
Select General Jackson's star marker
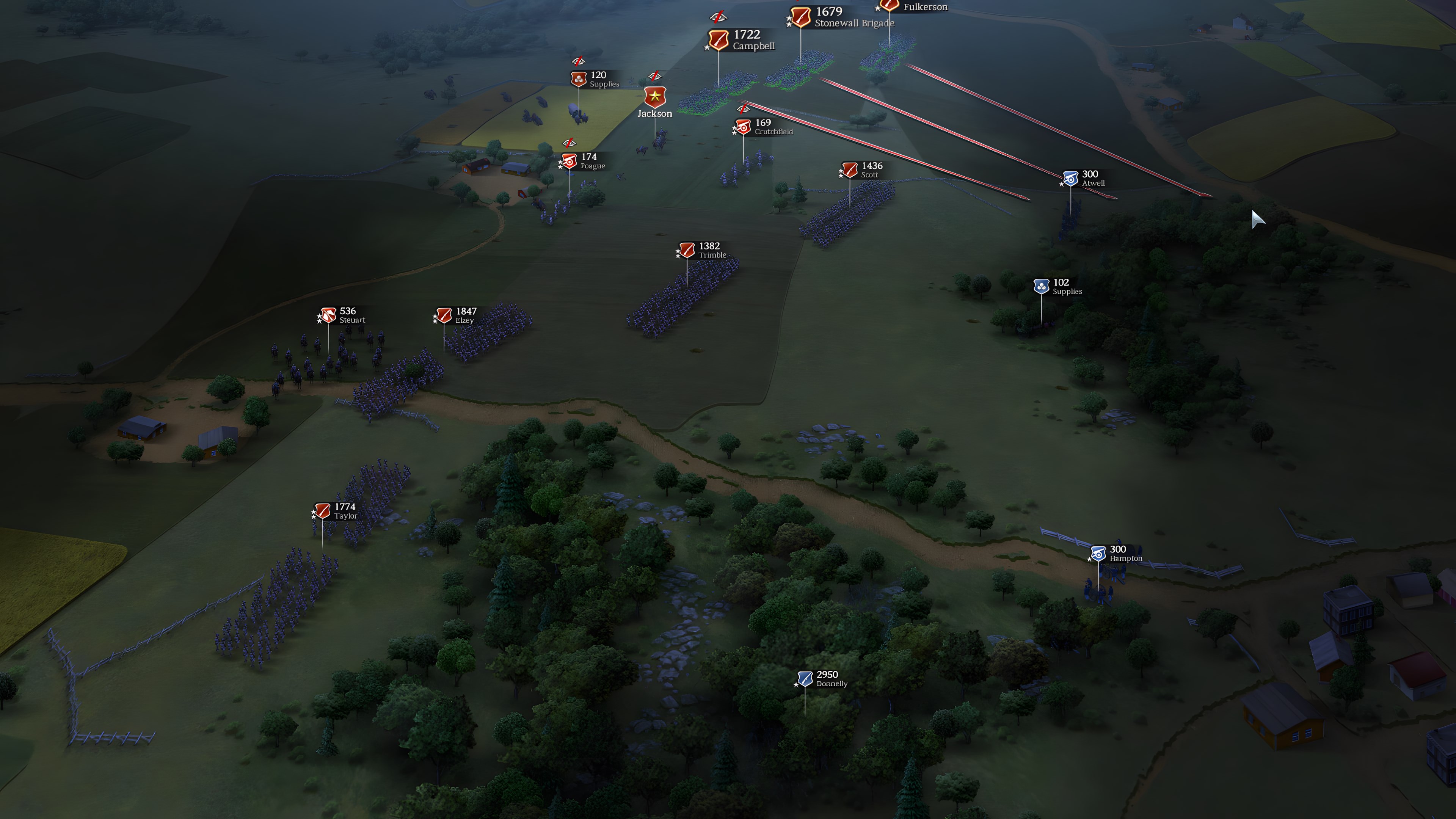(654, 97)
